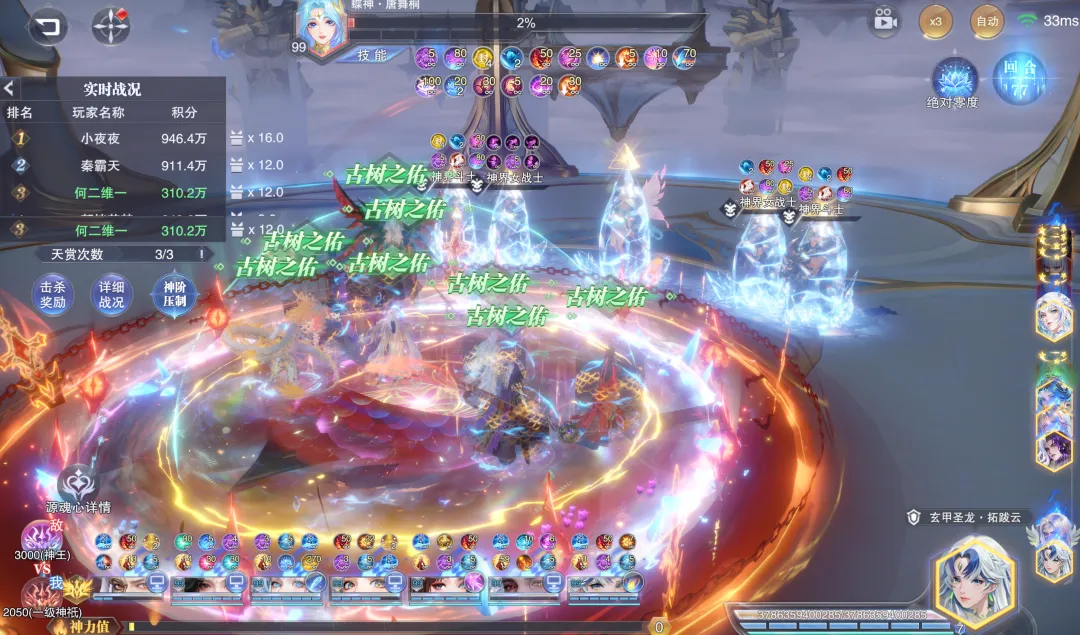Open the 神阶压制 info button
The width and height of the screenshot is (1080, 635).
(x=173, y=295)
